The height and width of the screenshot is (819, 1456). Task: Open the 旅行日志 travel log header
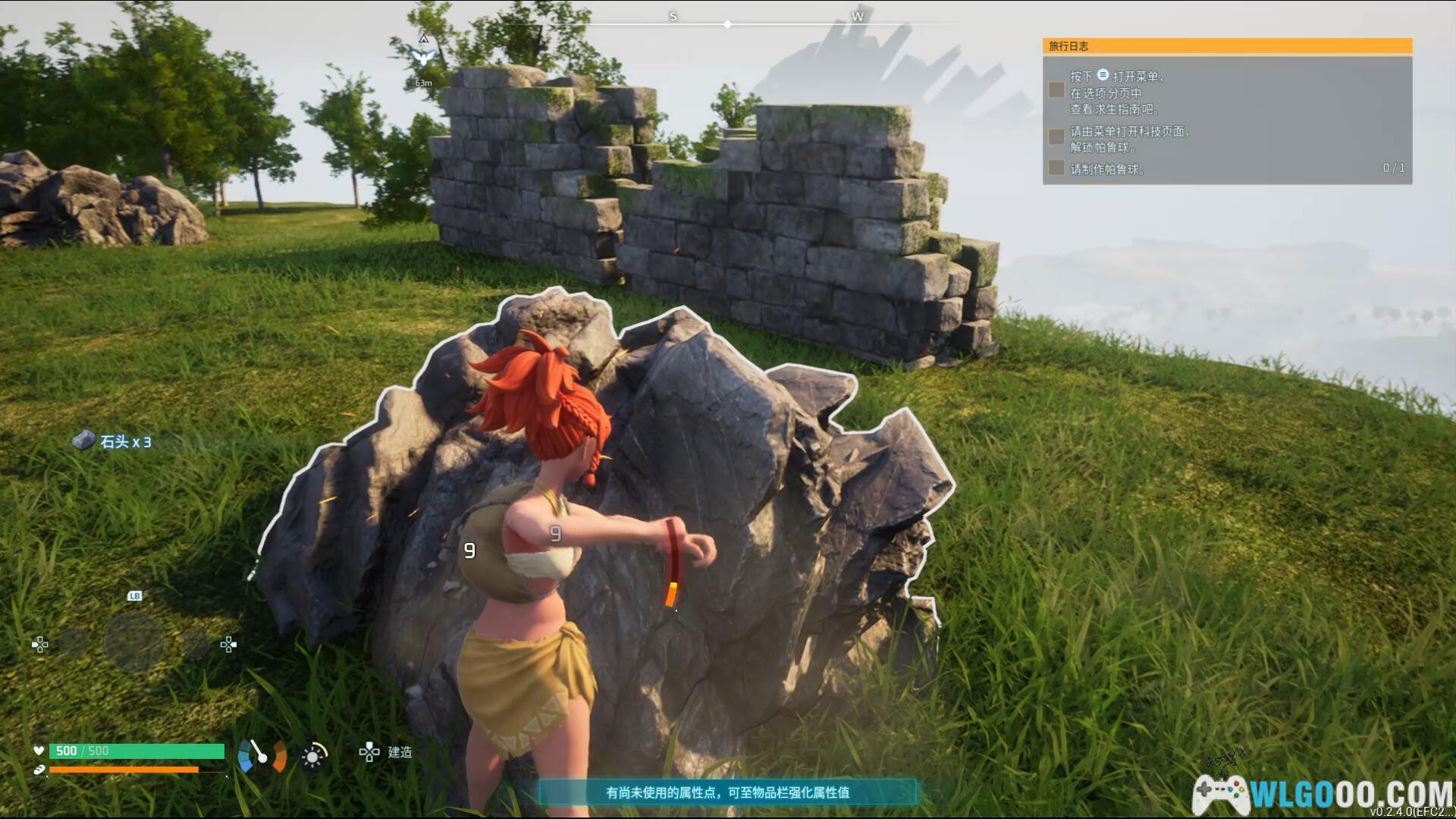1226,46
